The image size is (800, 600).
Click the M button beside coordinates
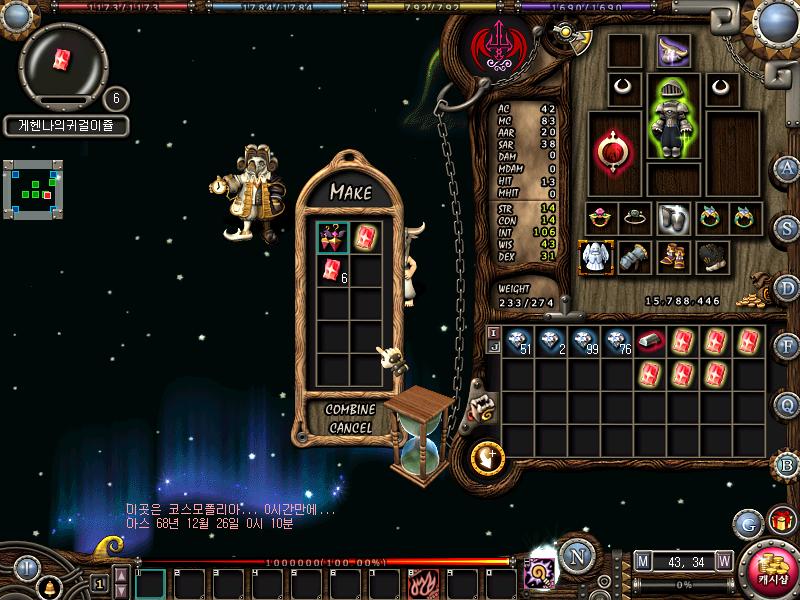click(x=642, y=561)
